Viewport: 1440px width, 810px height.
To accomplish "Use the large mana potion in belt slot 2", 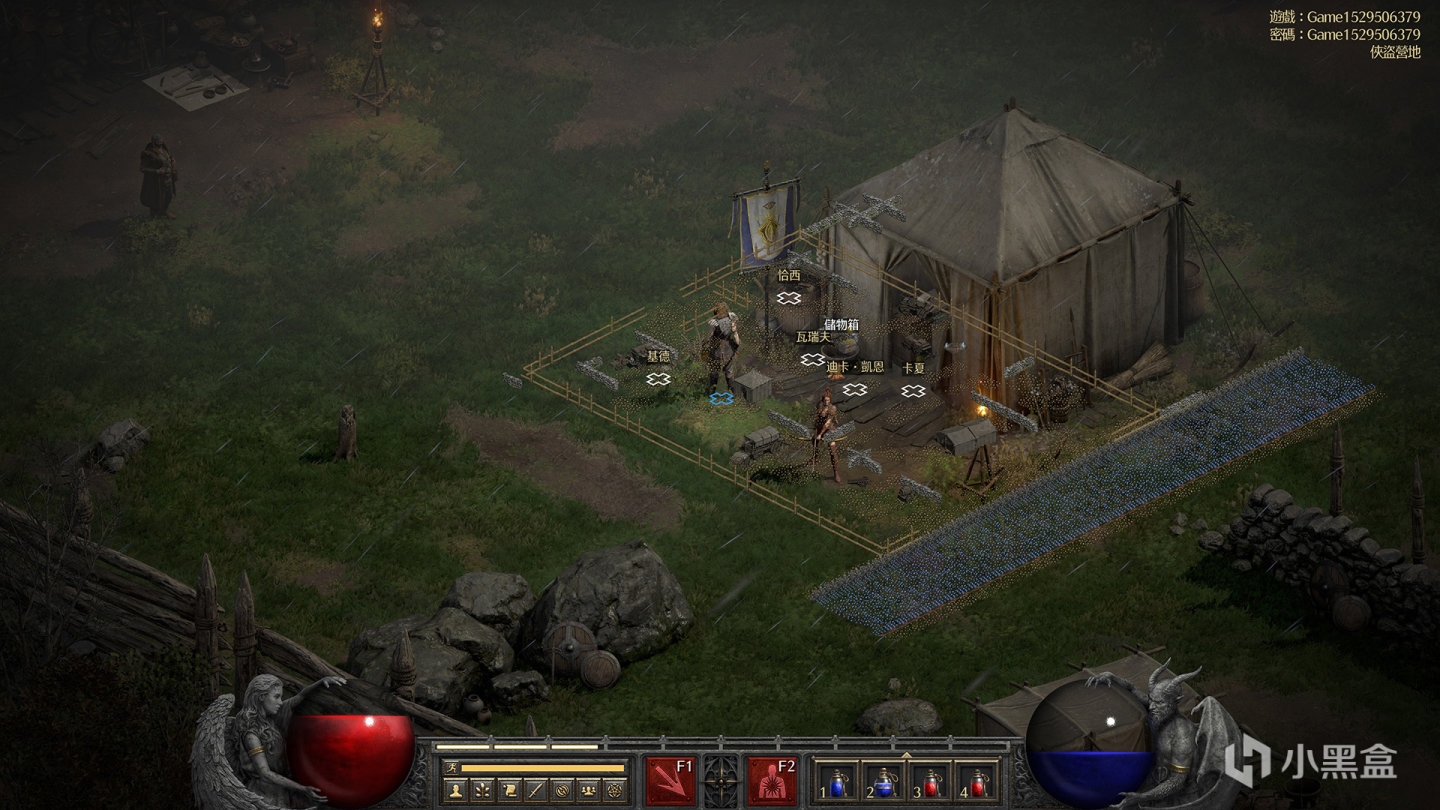I will pyautogui.click(x=884, y=783).
